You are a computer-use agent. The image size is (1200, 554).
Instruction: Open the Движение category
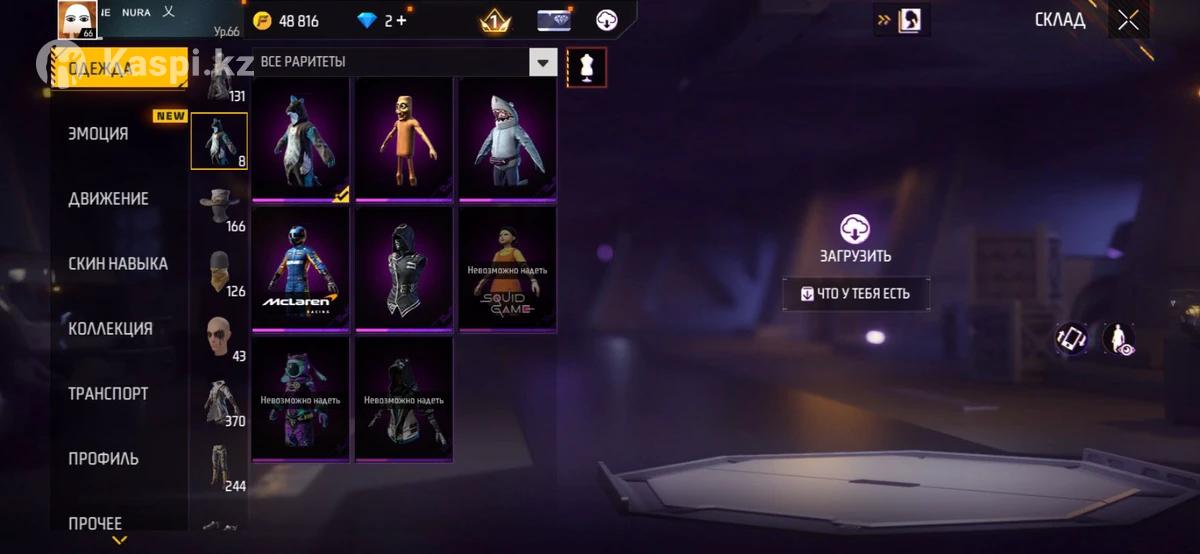tap(108, 199)
